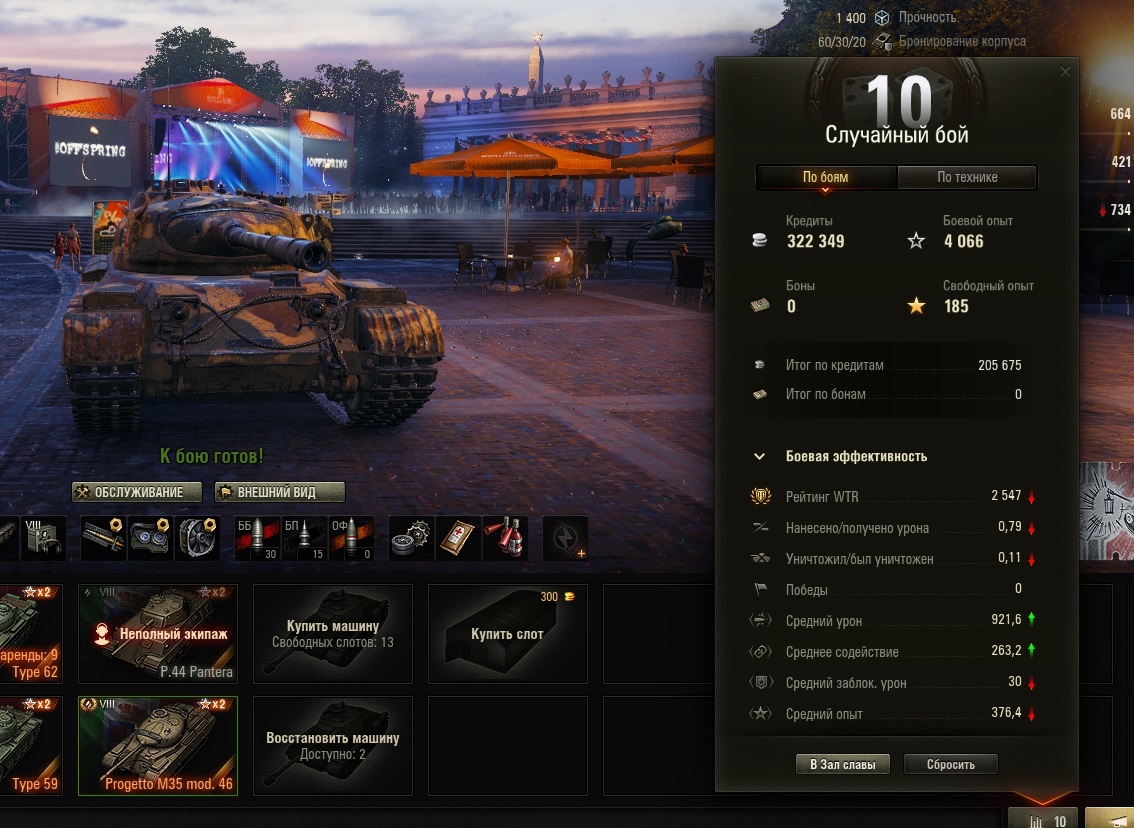Select the 'По боям' tab
The image size is (1134, 828).
point(826,178)
